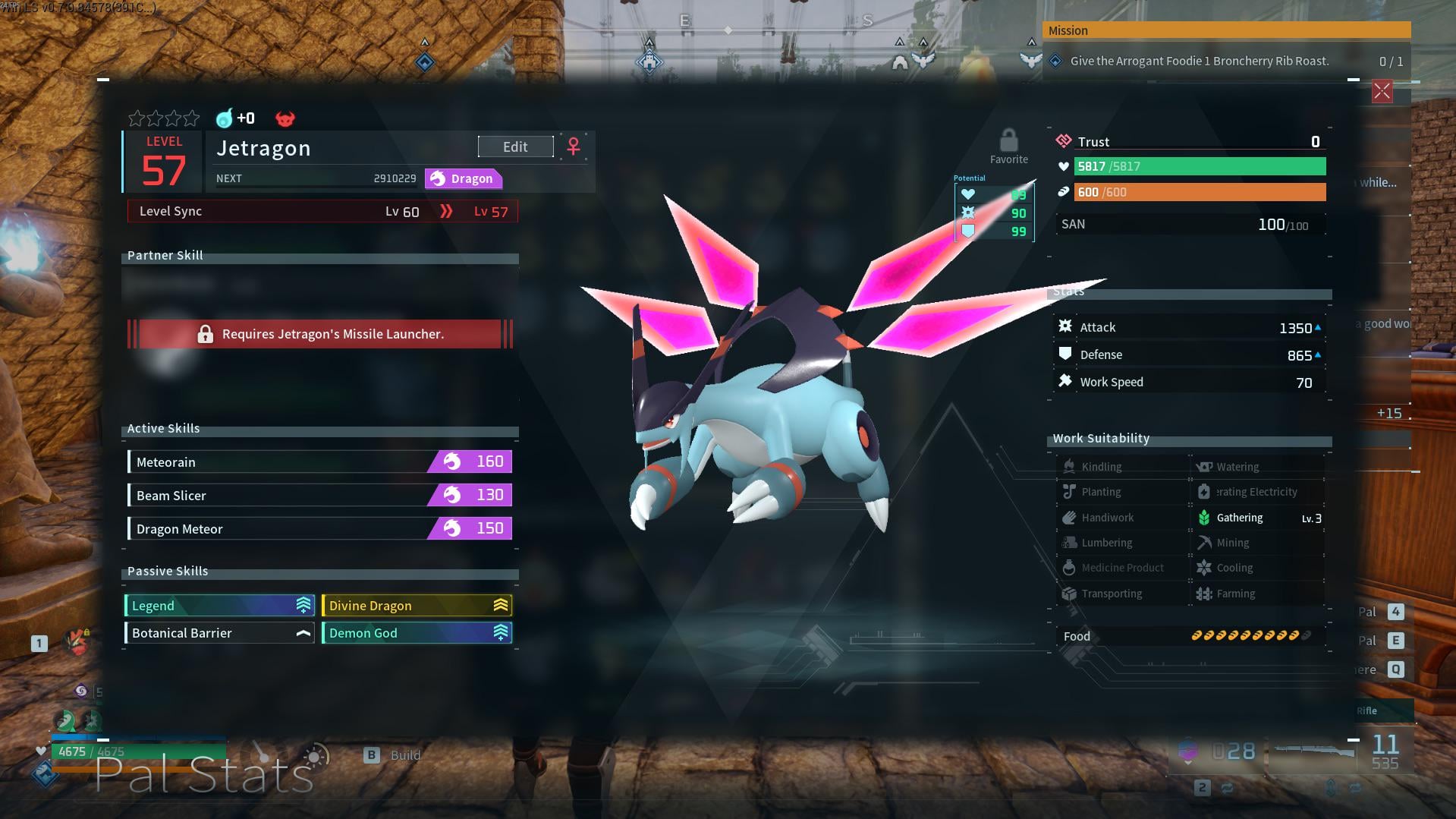This screenshot has height=819, width=1456.
Task: Click the locked Missile Launcher requirement bar
Action: [x=320, y=334]
